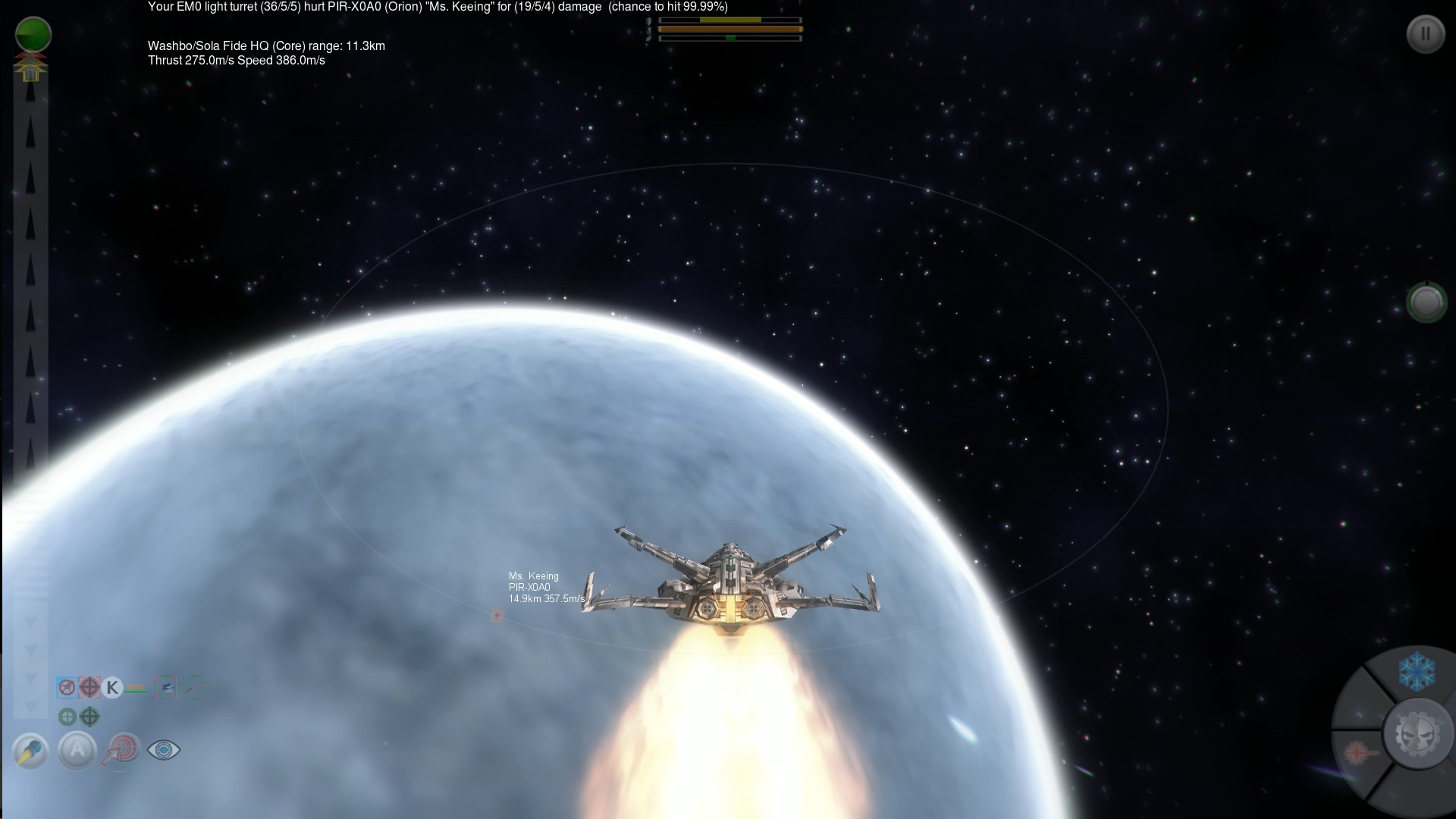Click the crossed-out target icon

point(67,686)
